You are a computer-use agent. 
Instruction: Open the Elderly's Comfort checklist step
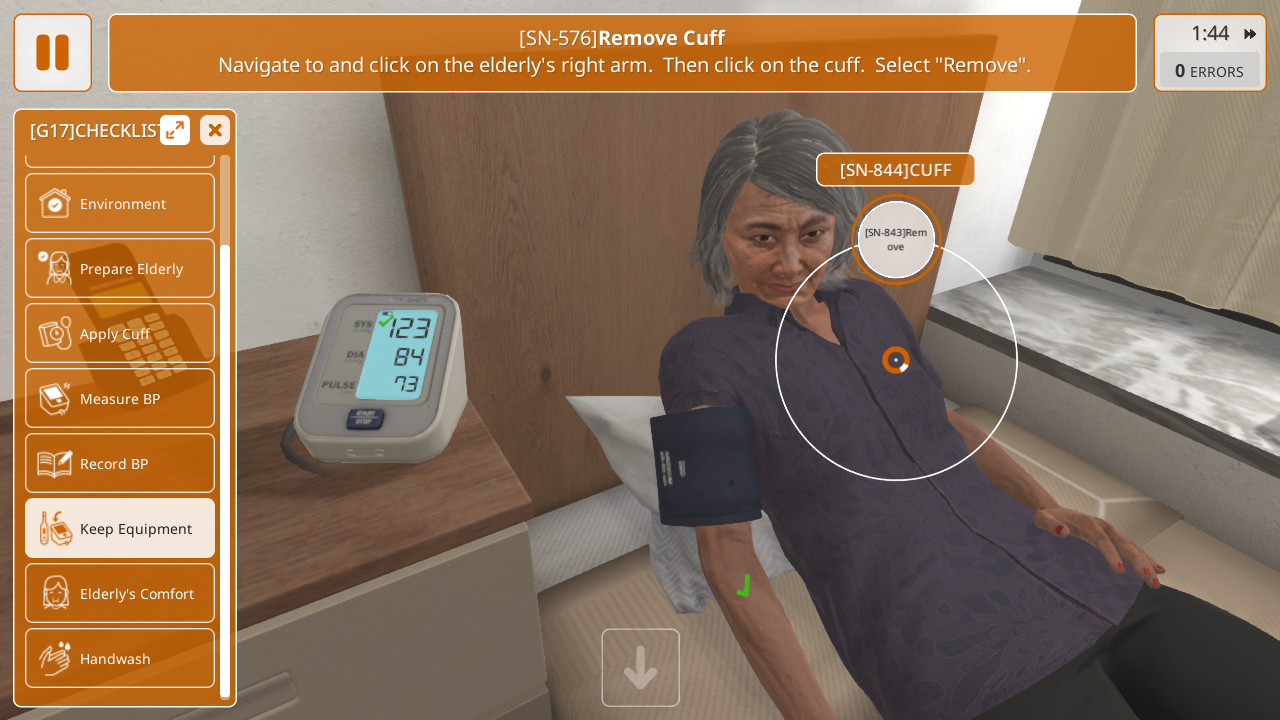(120, 594)
